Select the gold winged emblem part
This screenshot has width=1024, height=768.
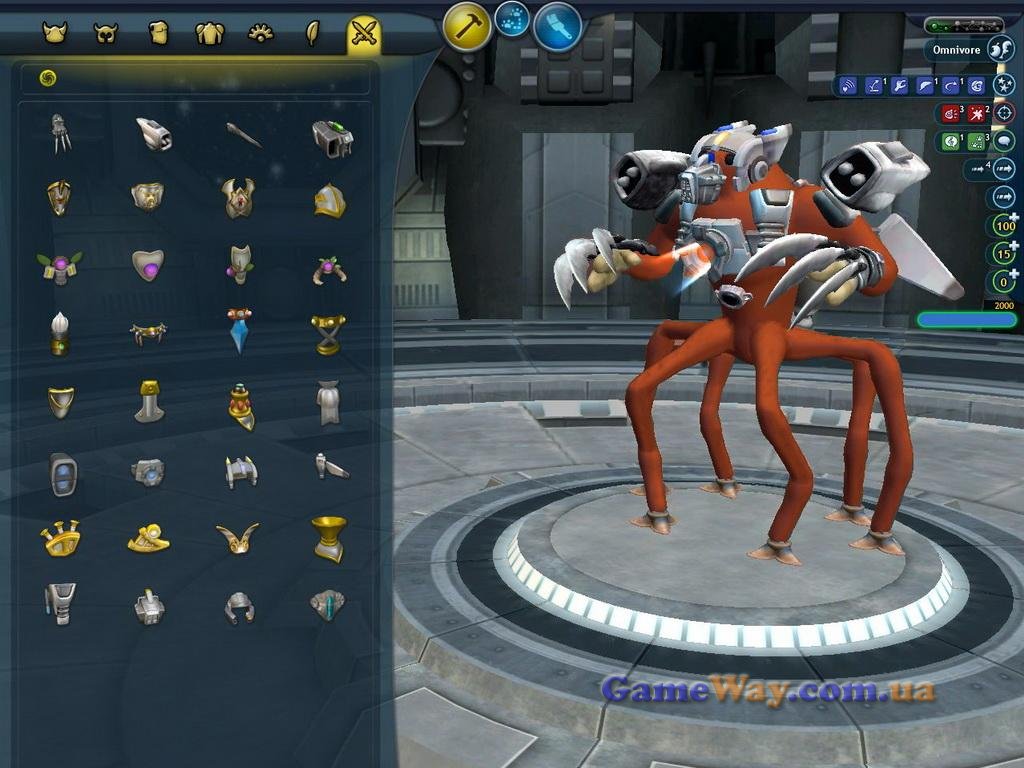pyautogui.click(x=238, y=537)
